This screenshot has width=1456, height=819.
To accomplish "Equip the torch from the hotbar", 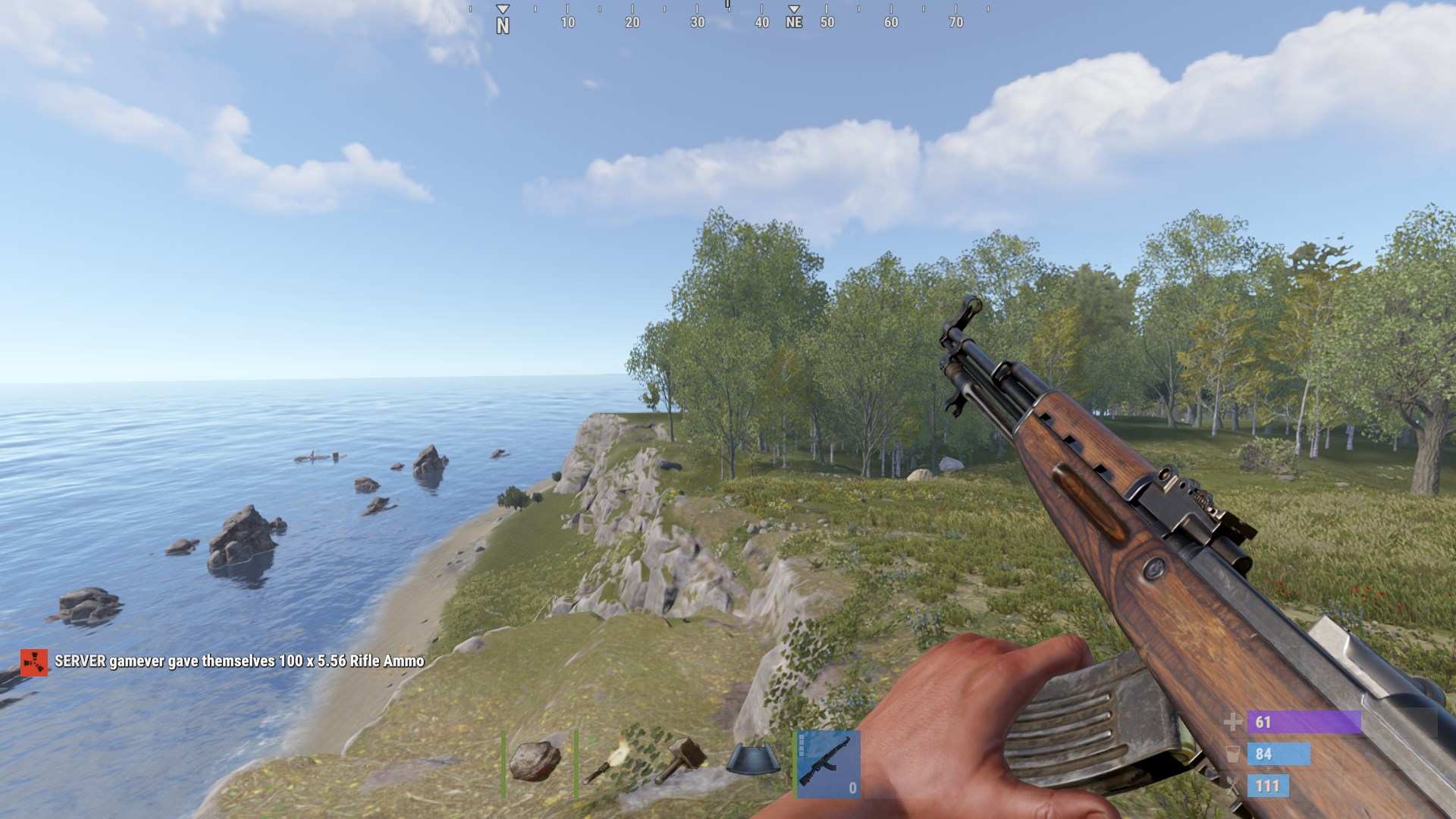I will click(x=608, y=761).
